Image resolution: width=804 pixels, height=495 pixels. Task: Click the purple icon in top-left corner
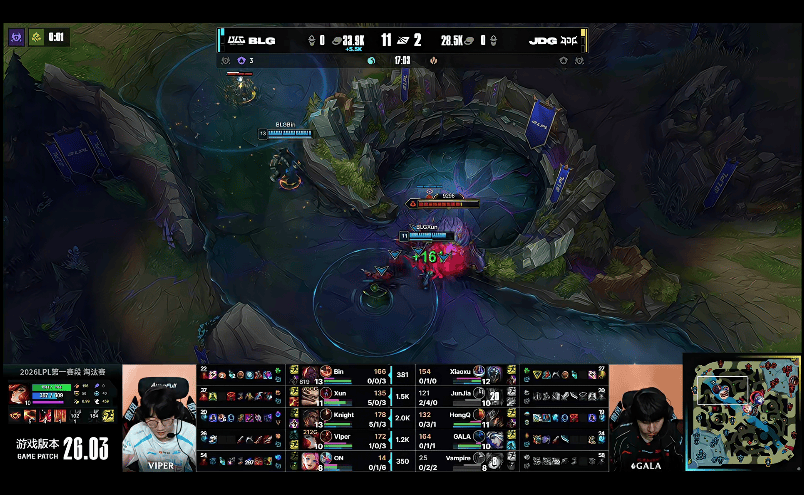(16, 37)
